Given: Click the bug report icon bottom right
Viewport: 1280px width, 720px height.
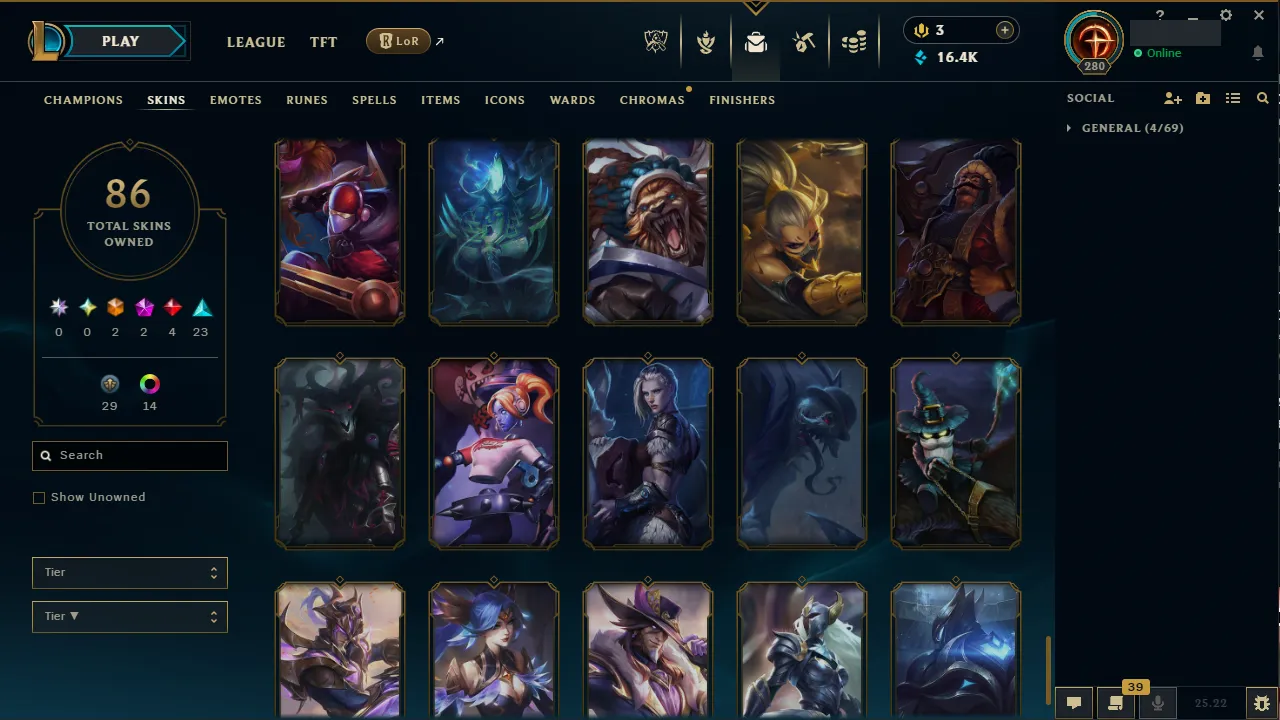Looking at the screenshot, I should click(x=1261, y=702).
